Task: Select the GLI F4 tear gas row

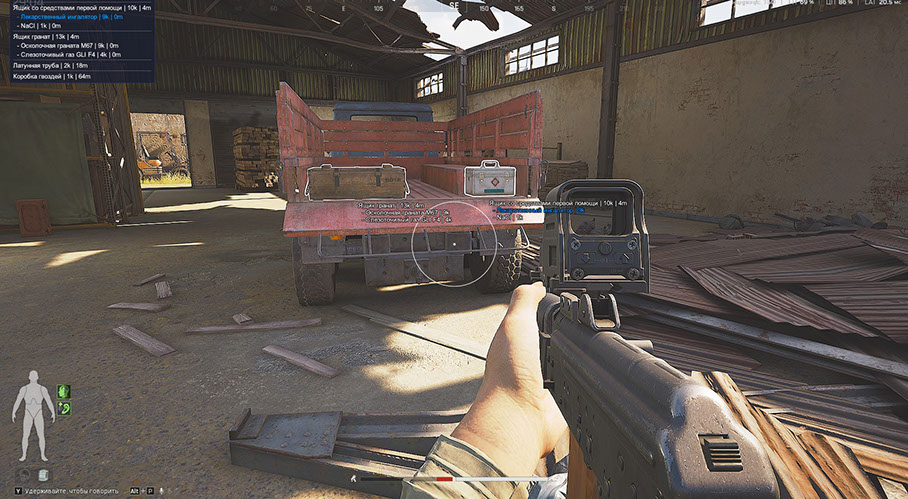Action: 72,54
